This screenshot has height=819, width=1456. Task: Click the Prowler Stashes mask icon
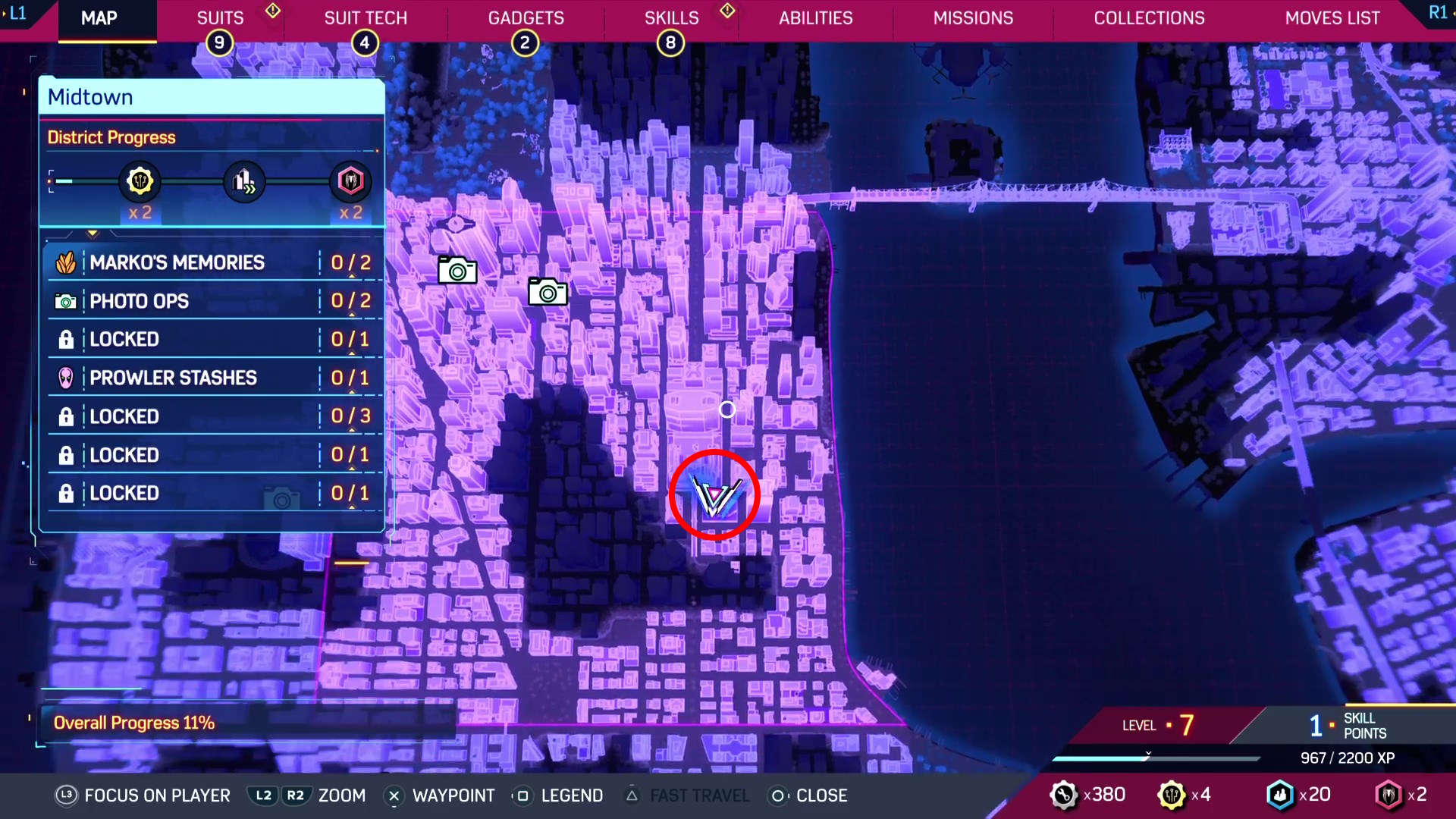(x=66, y=378)
